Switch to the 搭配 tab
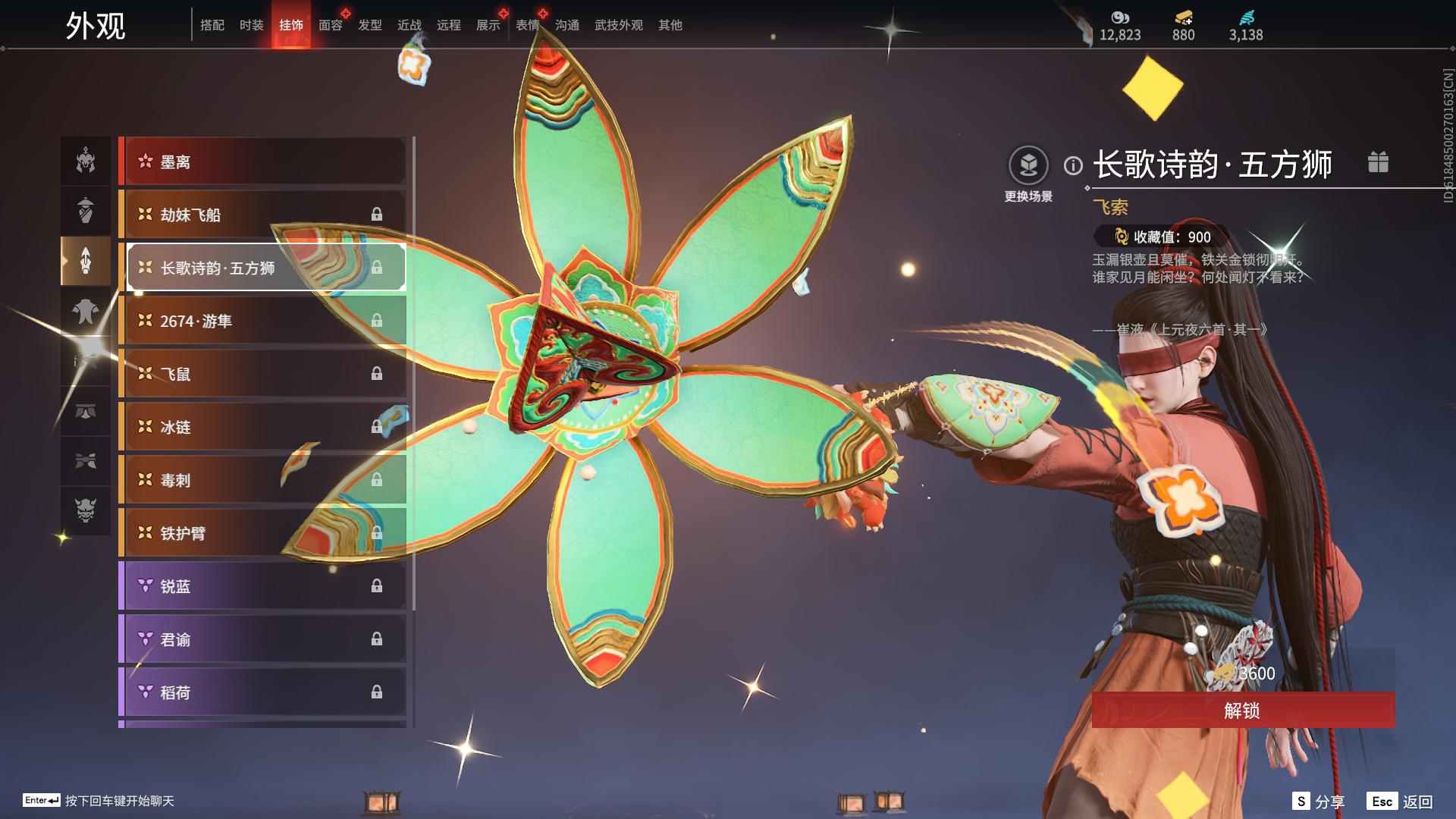This screenshot has width=1456, height=819. pyautogui.click(x=212, y=25)
